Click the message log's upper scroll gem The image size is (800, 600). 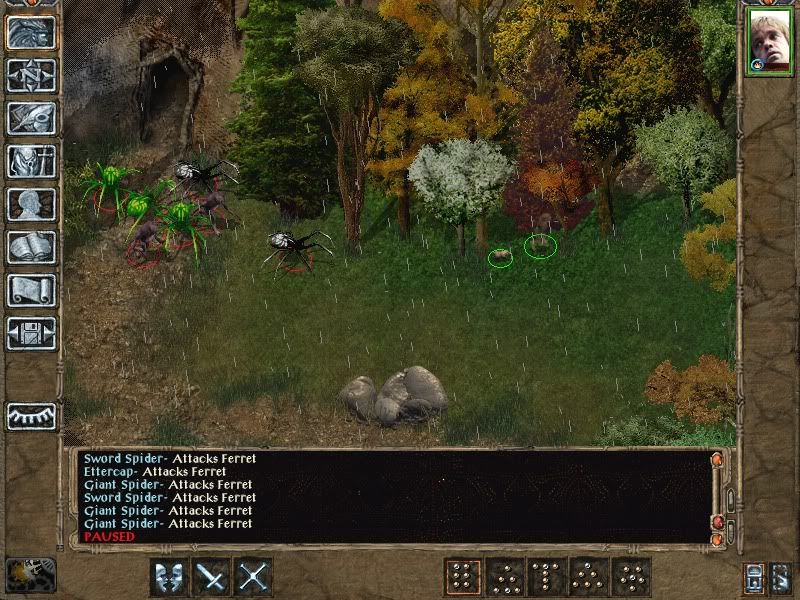tap(716, 459)
